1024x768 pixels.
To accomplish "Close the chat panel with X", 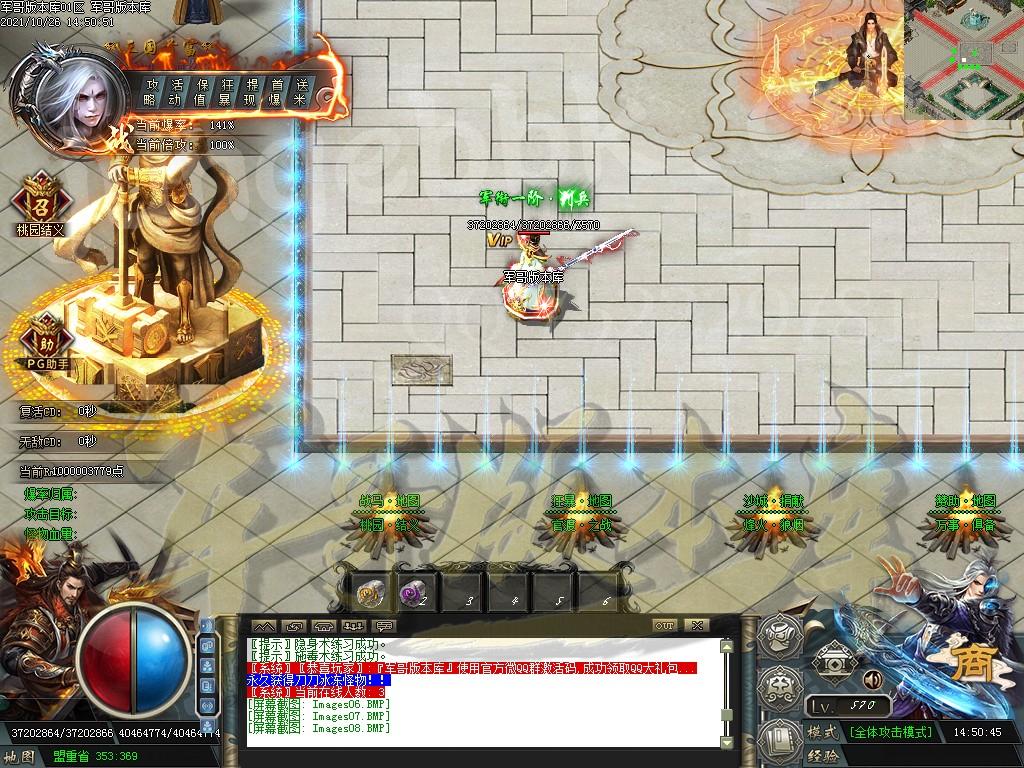I will [x=695, y=625].
